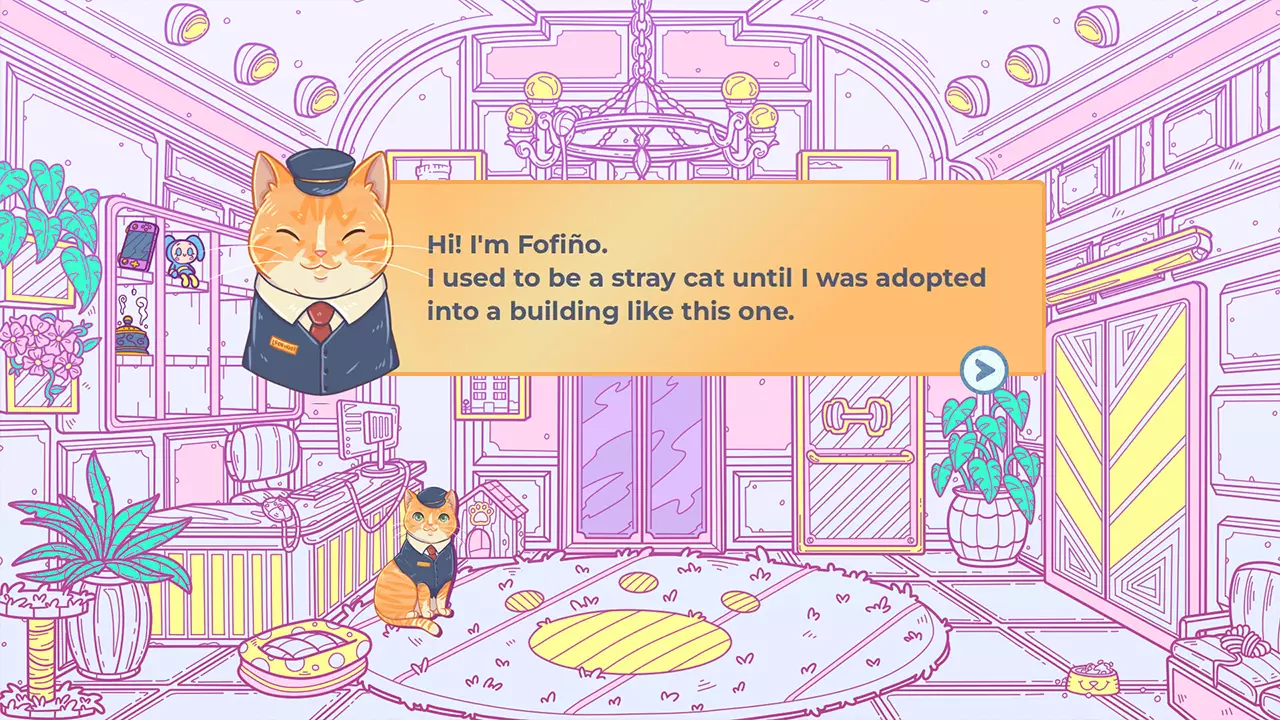Click the next arrow on the dialogue box
Viewport: 1280px width, 720px height.
pyautogui.click(x=984, y=369)
